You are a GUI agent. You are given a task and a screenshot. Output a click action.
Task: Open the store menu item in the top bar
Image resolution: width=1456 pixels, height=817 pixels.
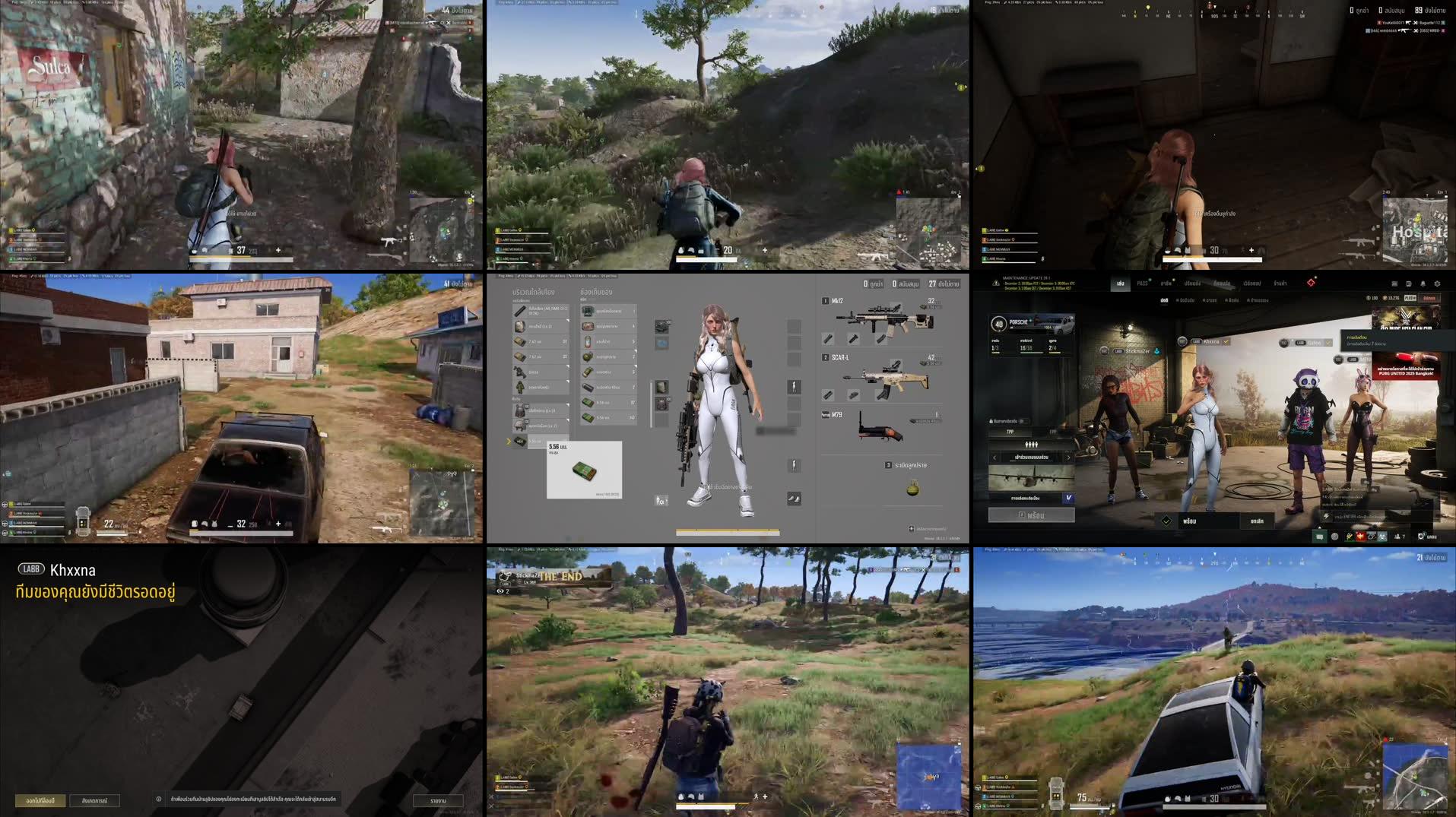[1280, 284]
